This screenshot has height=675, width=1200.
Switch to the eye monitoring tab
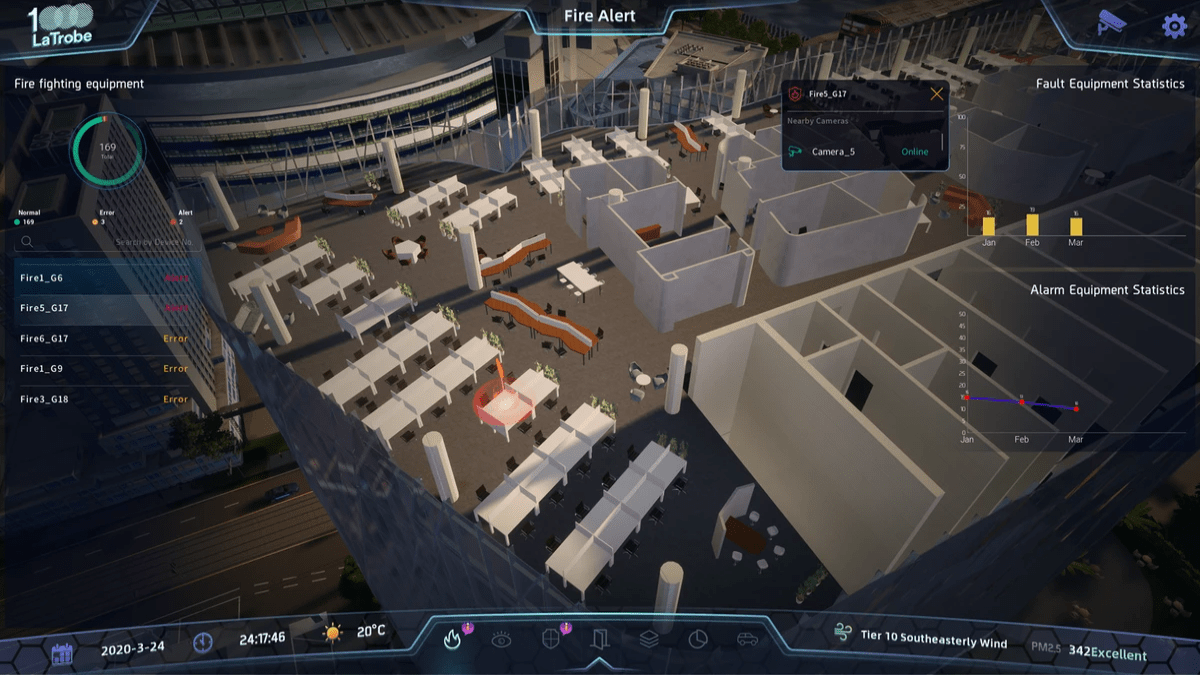[x=501, y=639]
